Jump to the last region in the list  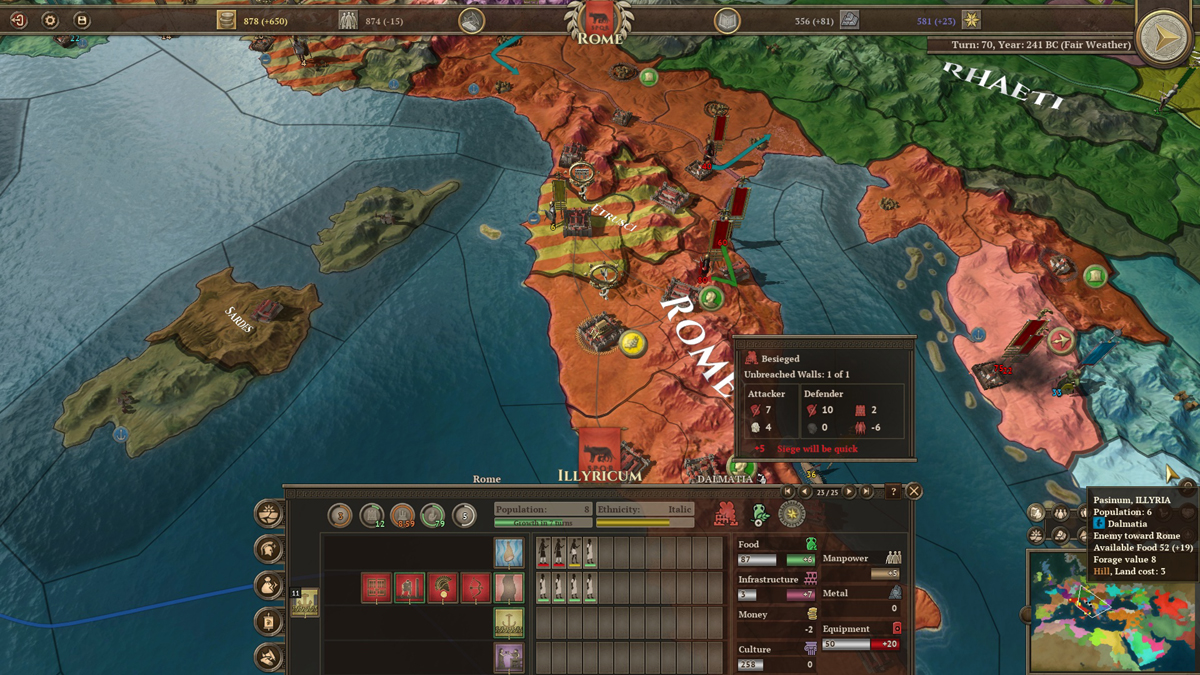(x=867, y=491)
